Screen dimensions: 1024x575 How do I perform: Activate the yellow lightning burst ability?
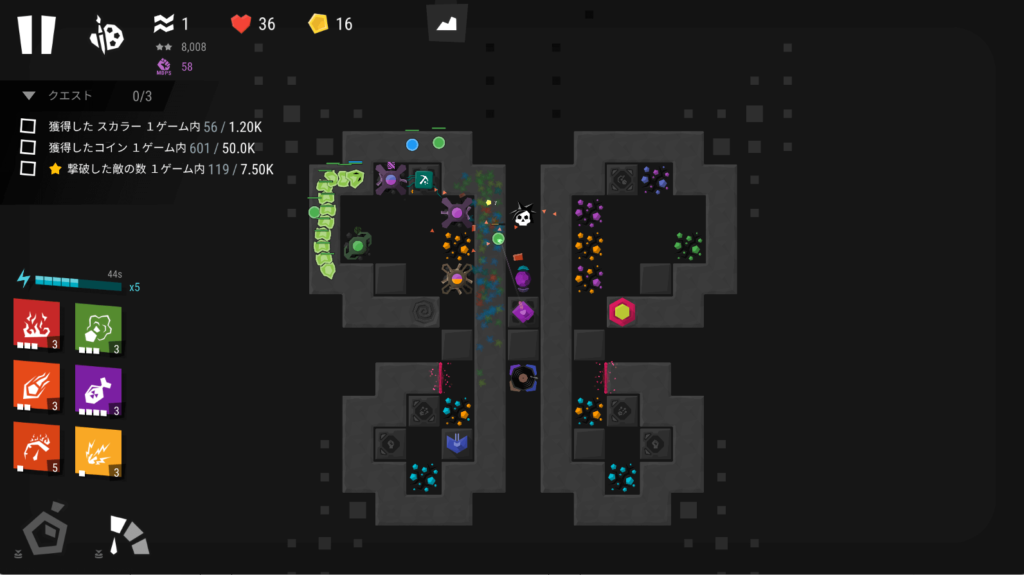(98, 448)
